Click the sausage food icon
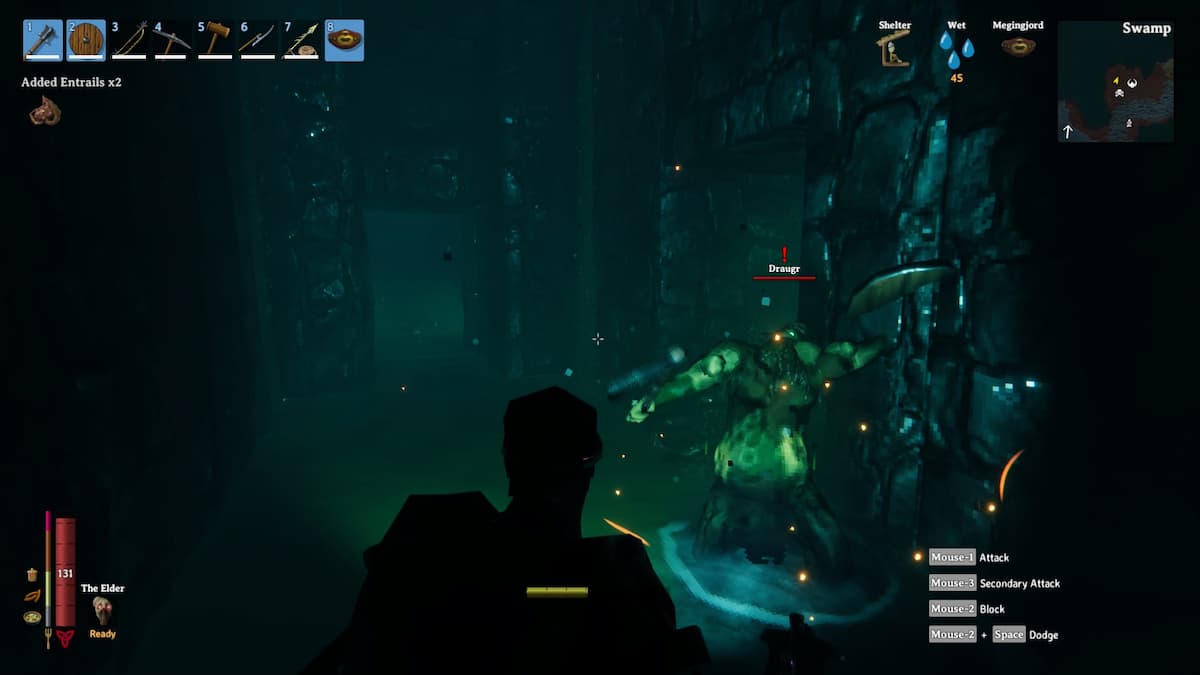Screen dimensions: 1200x675 click(32, 596)
